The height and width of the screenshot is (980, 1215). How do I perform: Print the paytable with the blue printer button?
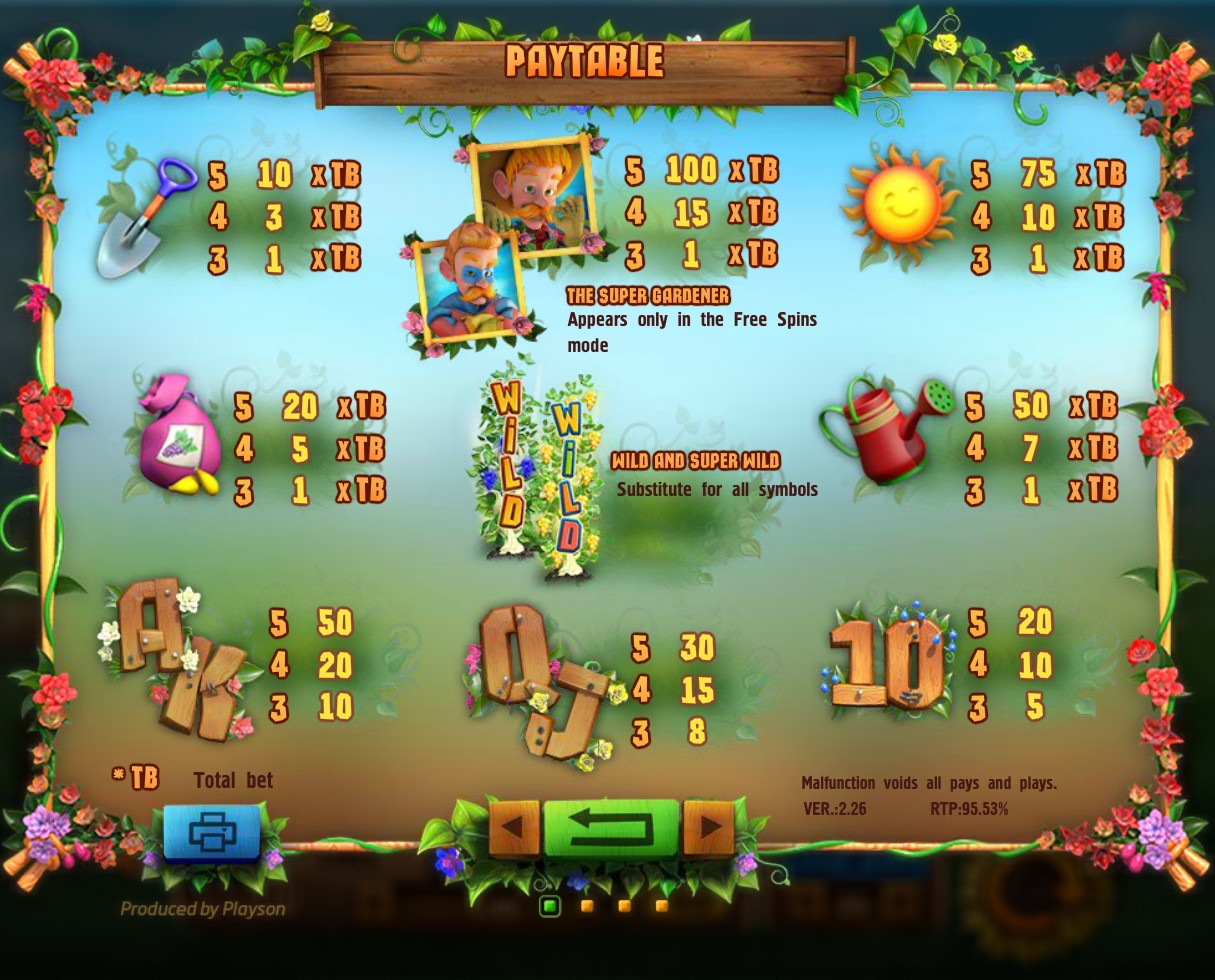click(x=211, y=831)
